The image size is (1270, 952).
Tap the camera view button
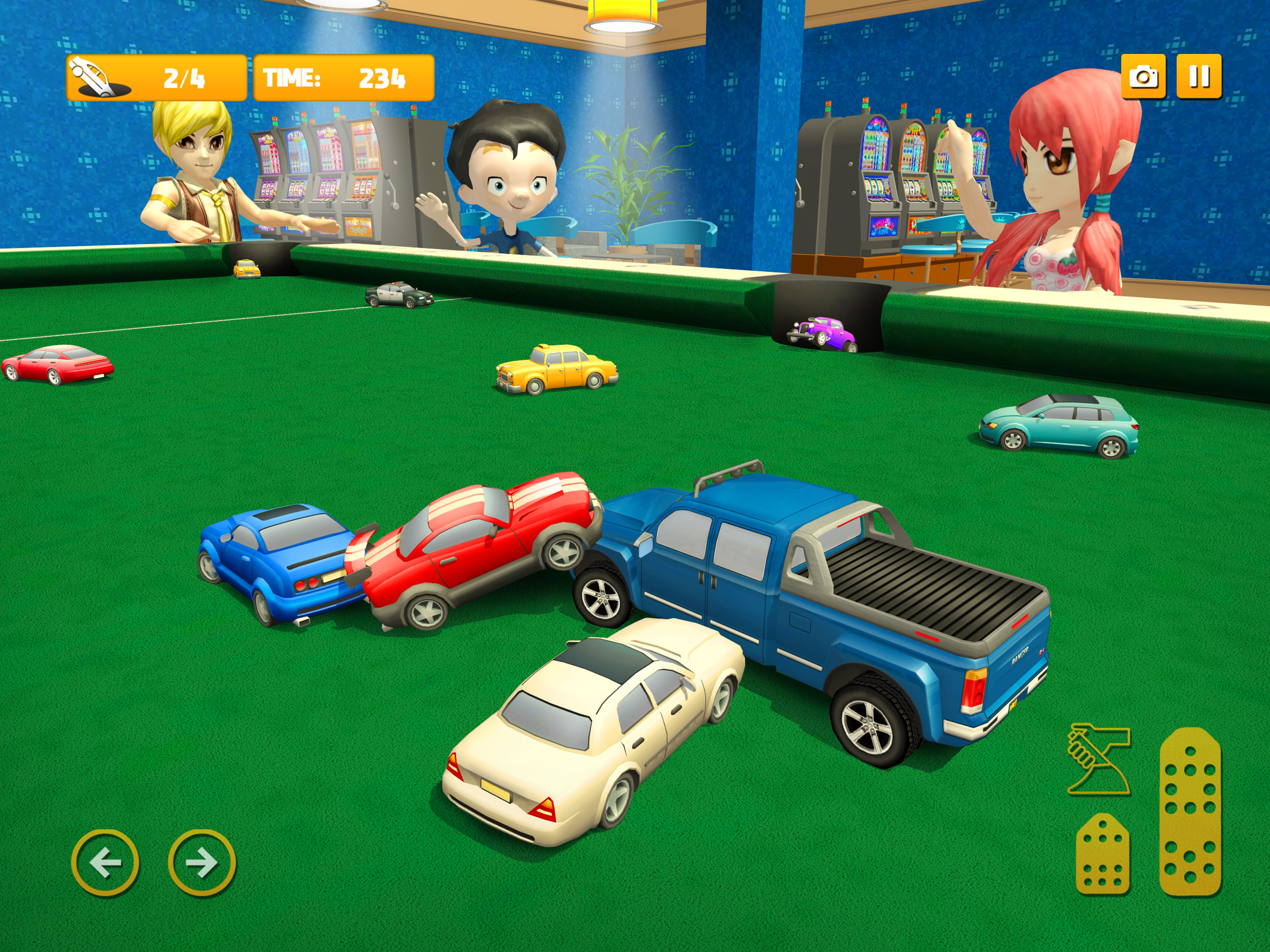(1143, 76)
